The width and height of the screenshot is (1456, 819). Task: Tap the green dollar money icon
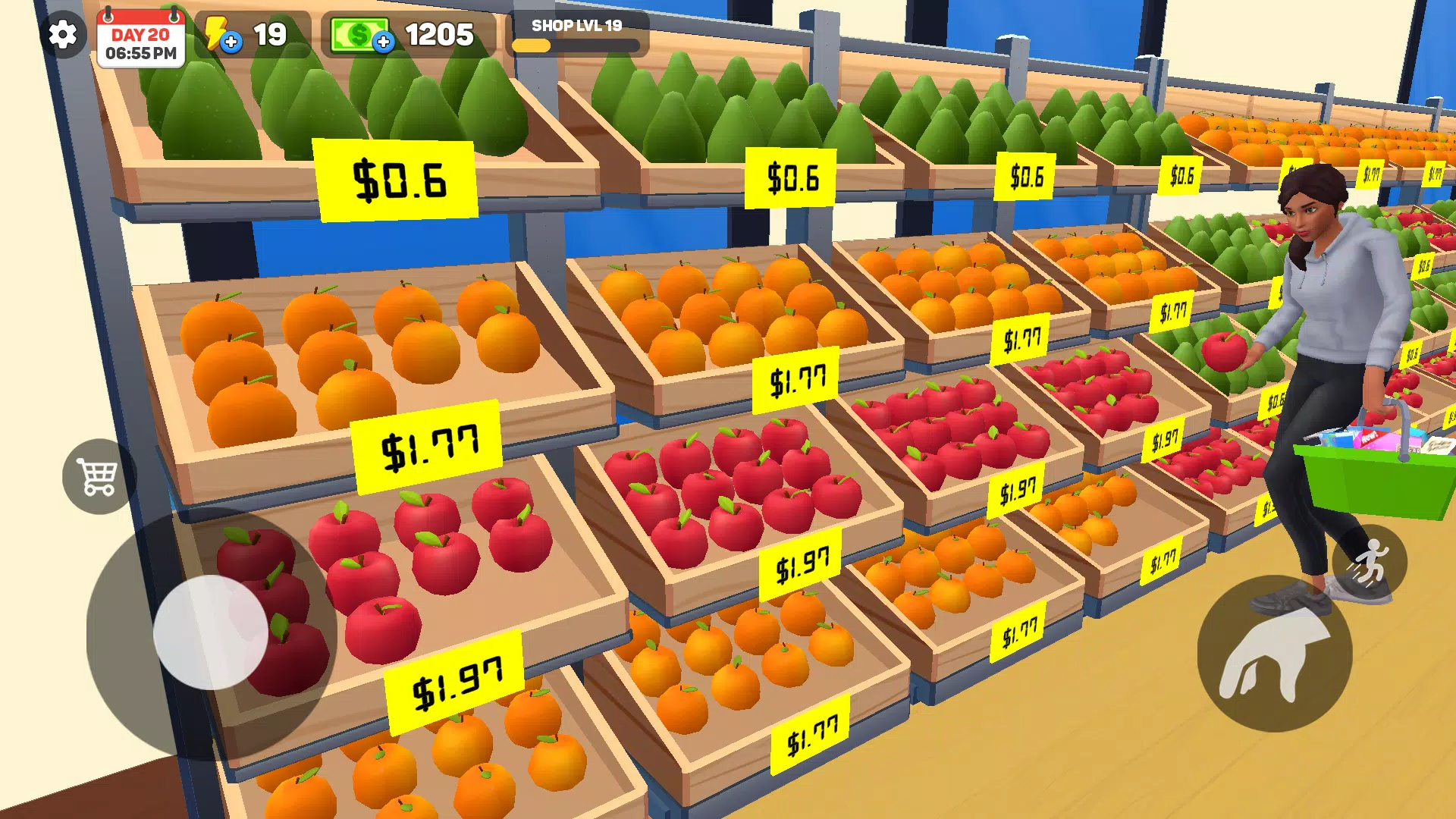coord(359,33)
